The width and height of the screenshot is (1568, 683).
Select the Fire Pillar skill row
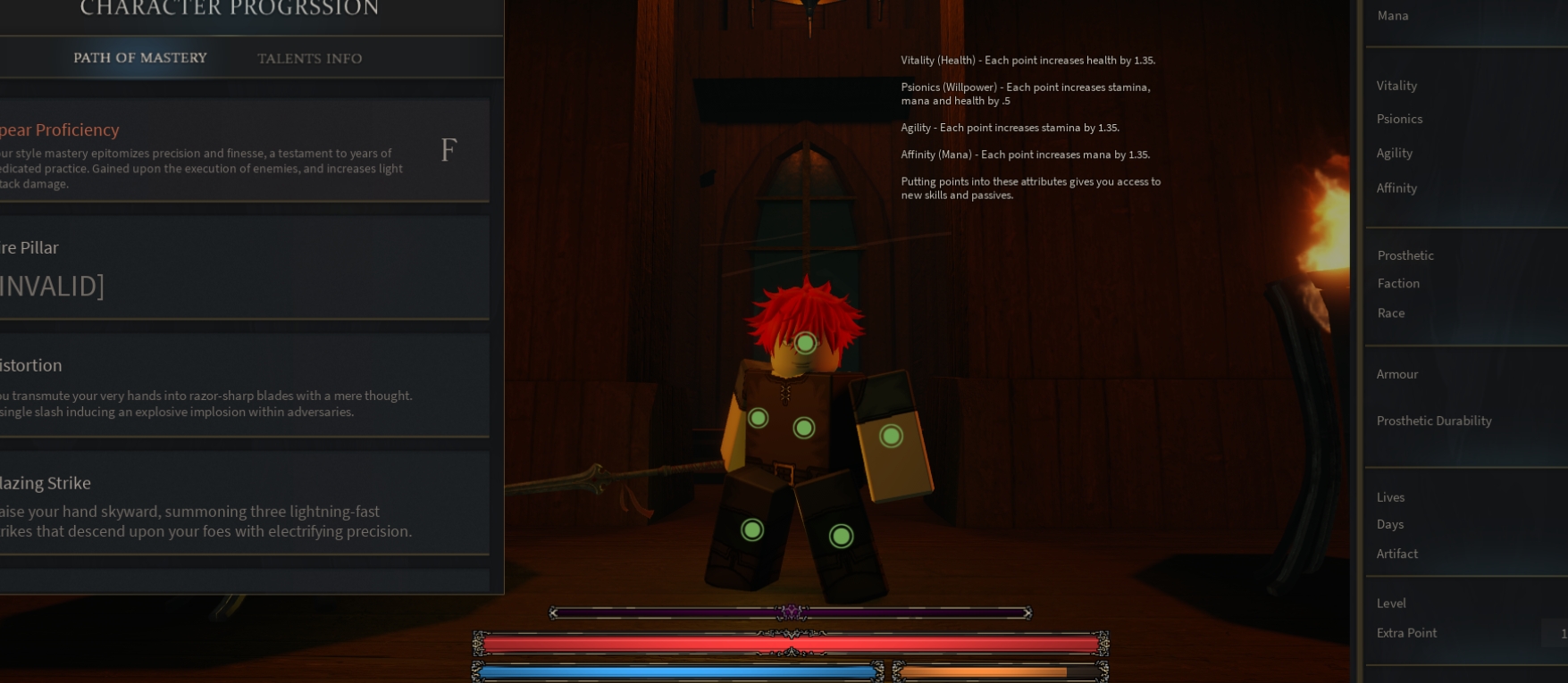click(x=243, y=267)
